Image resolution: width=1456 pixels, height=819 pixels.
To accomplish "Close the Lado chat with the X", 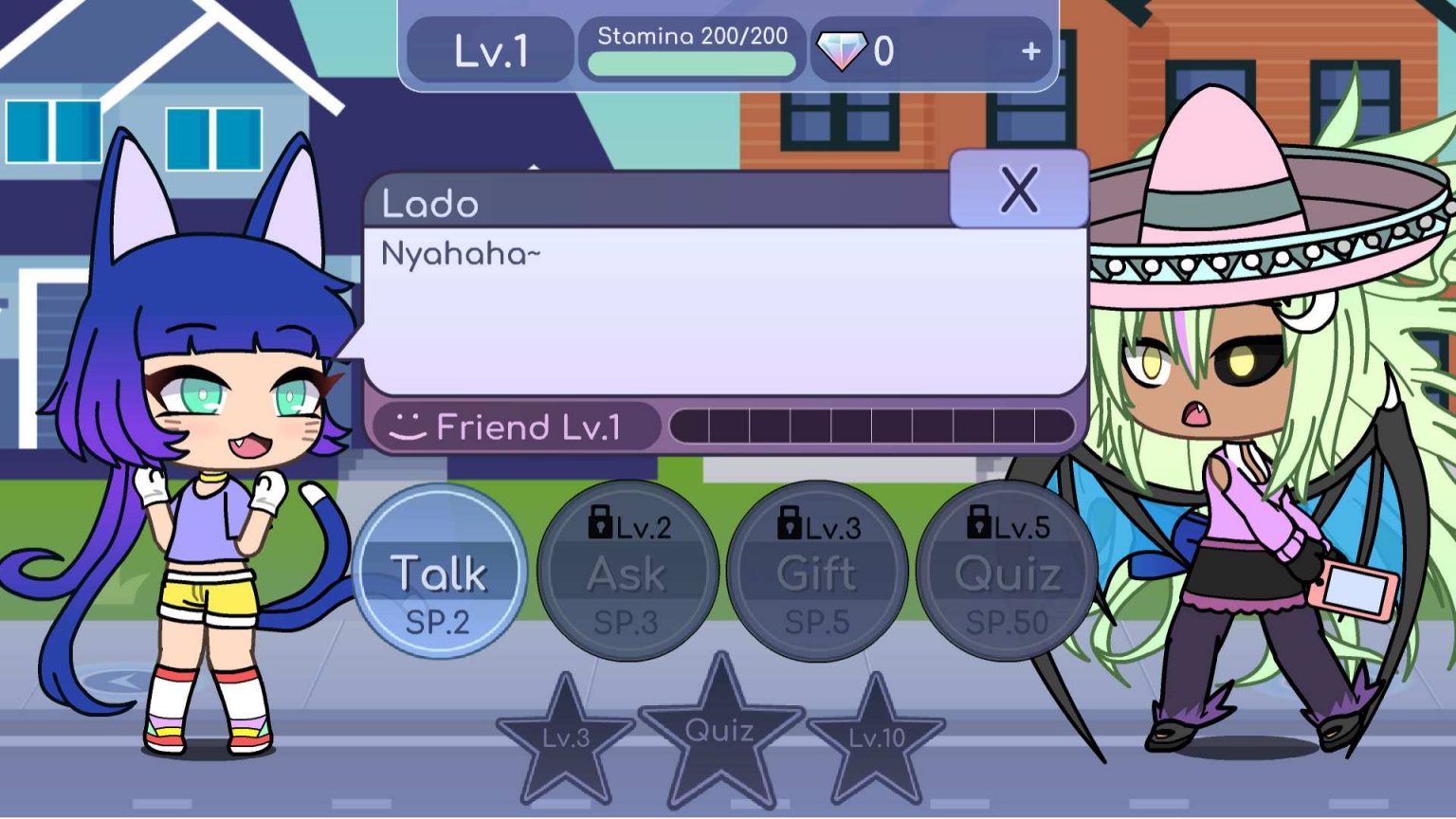I will (x=1020, y=189).
